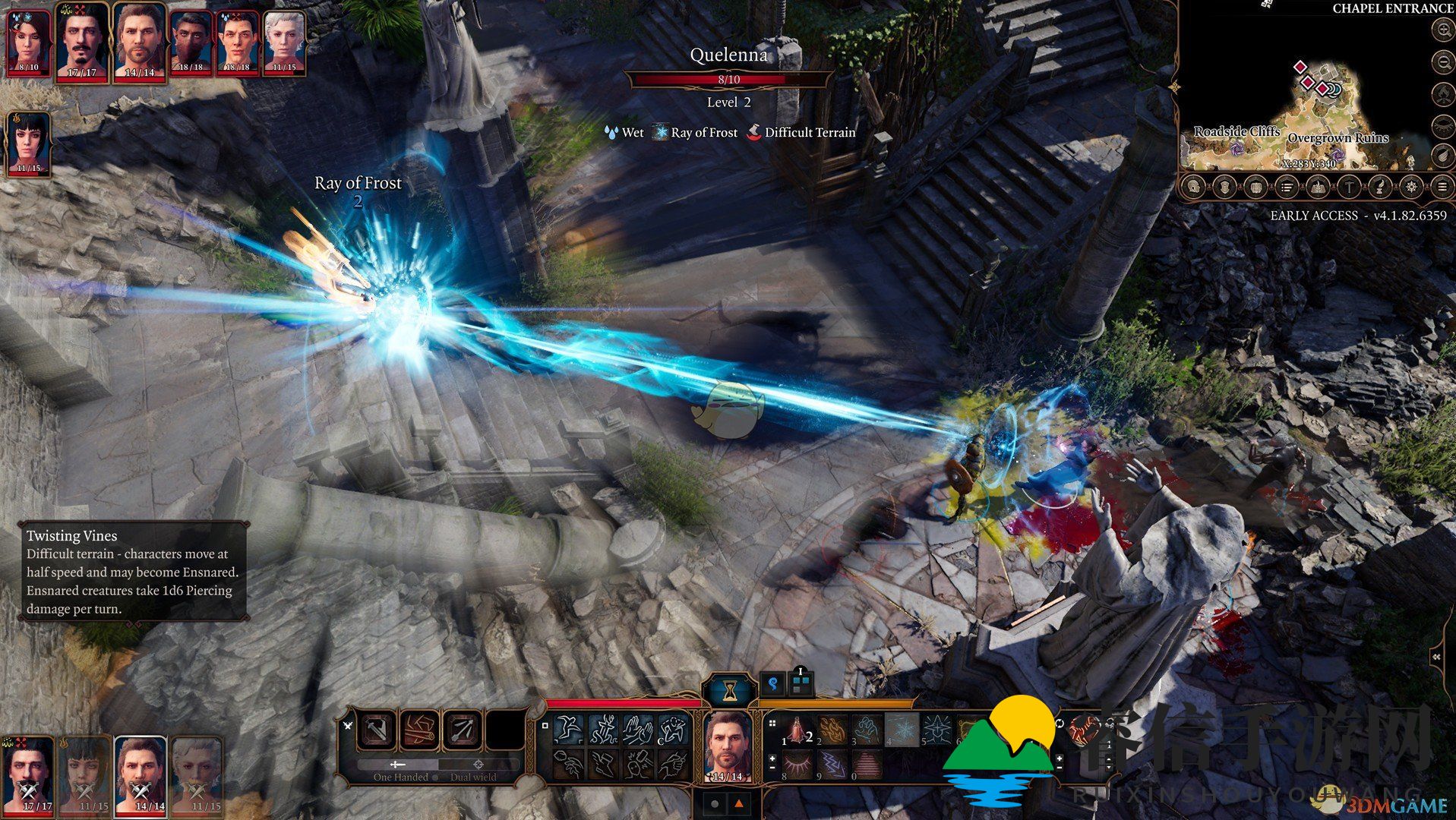Click the Roadside Cliffs waypoint on minimap
Screen dimensions: 1456x820
[x=1237, y=148]
